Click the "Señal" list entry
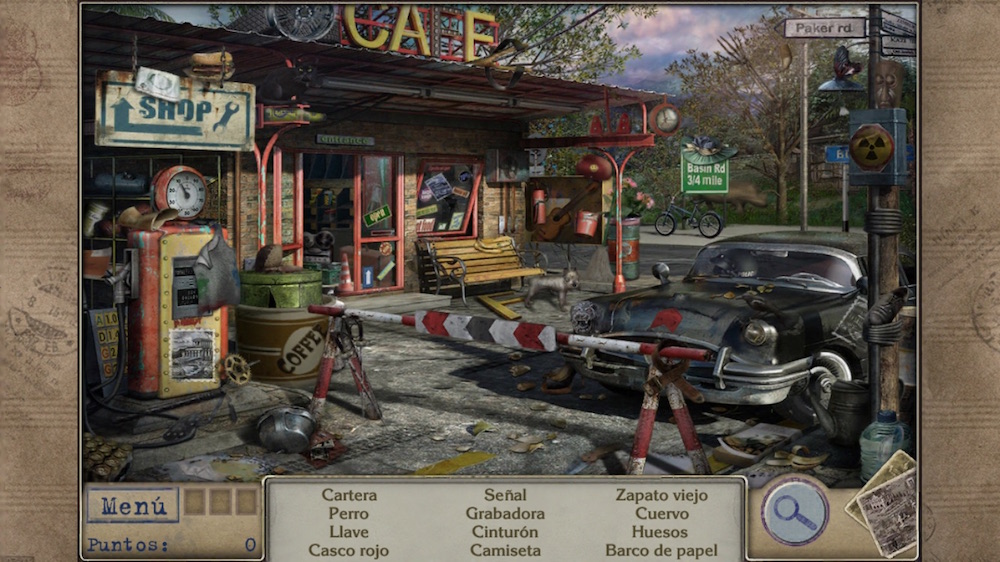 pyautogui.click(x=505, y=495)
